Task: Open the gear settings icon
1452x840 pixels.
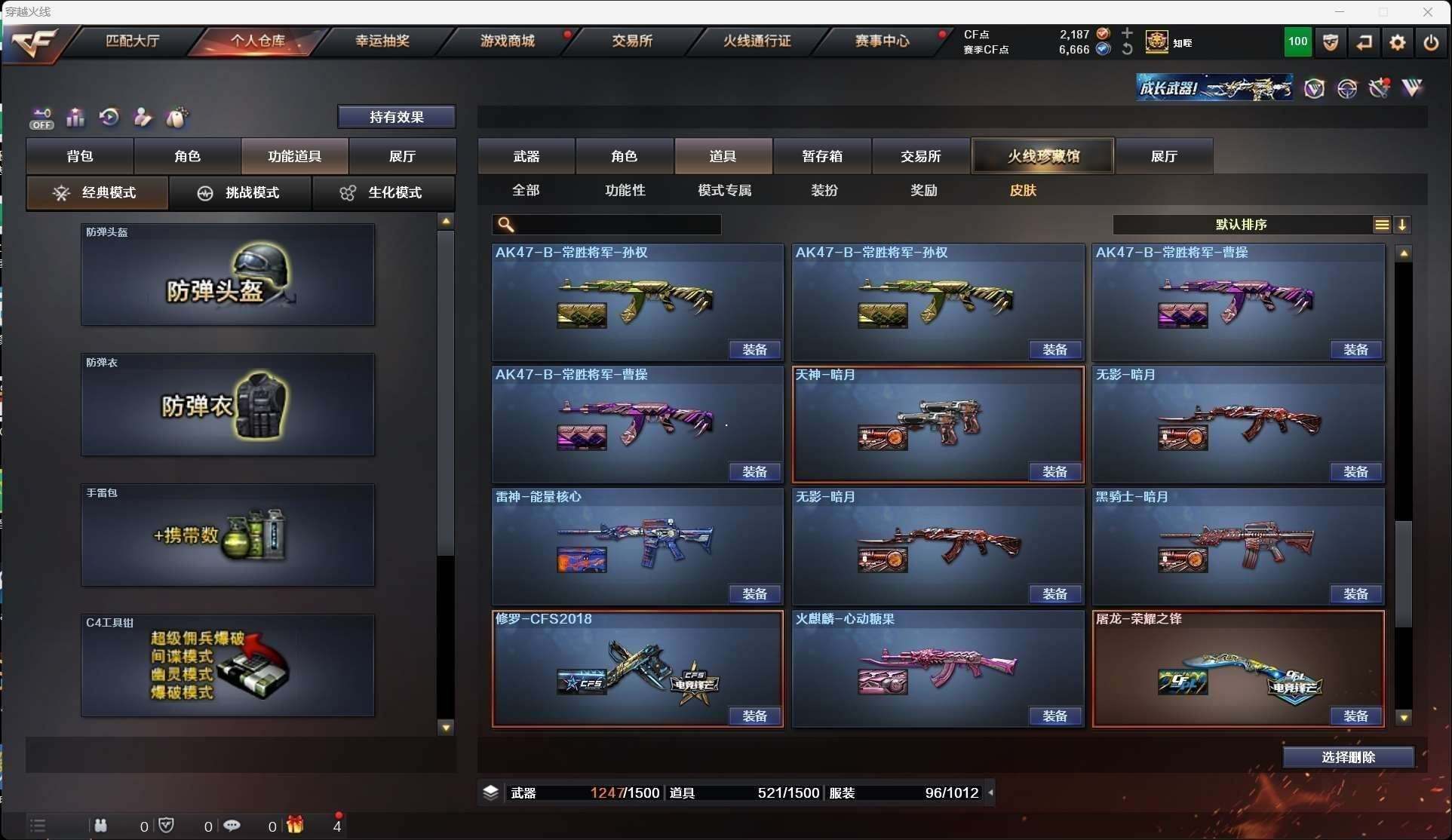Action: [1398, 42]
